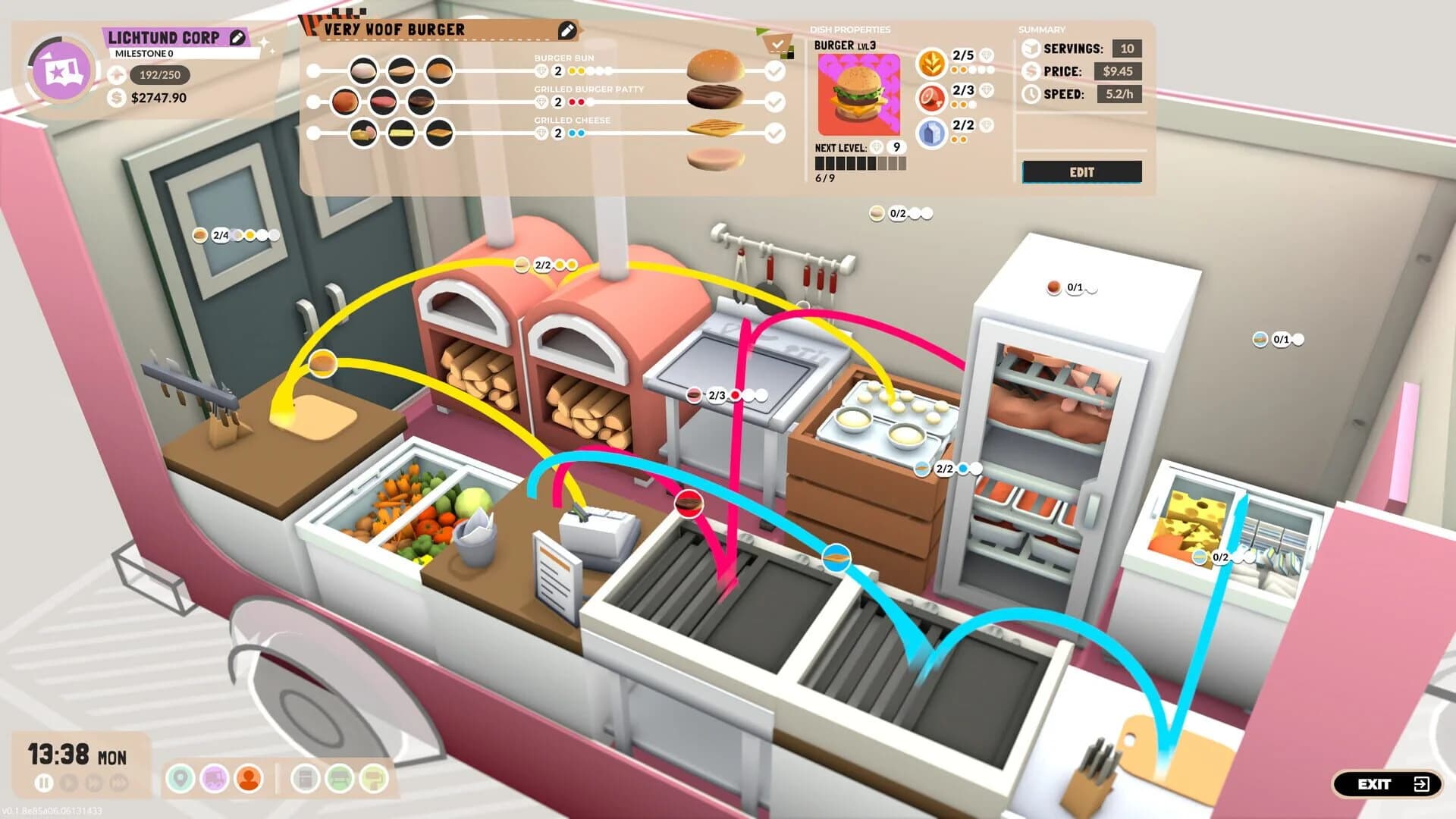Open the appliances placement icon
1456x819 pixels.
[304, 778]
